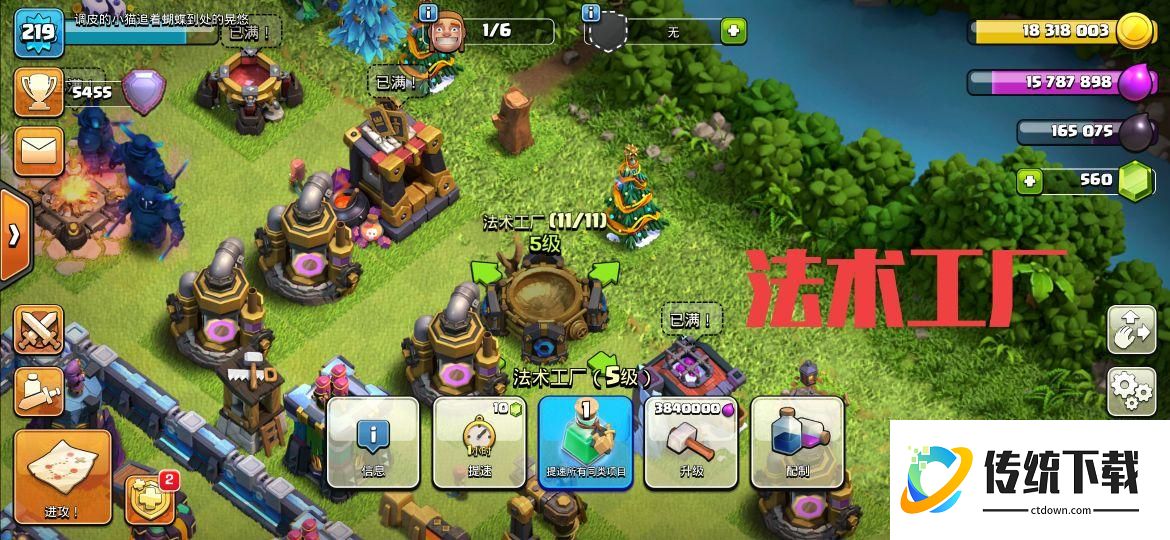Click the player level 219 badge
This screenshot has height=540, width=1170.
[39, 31]
